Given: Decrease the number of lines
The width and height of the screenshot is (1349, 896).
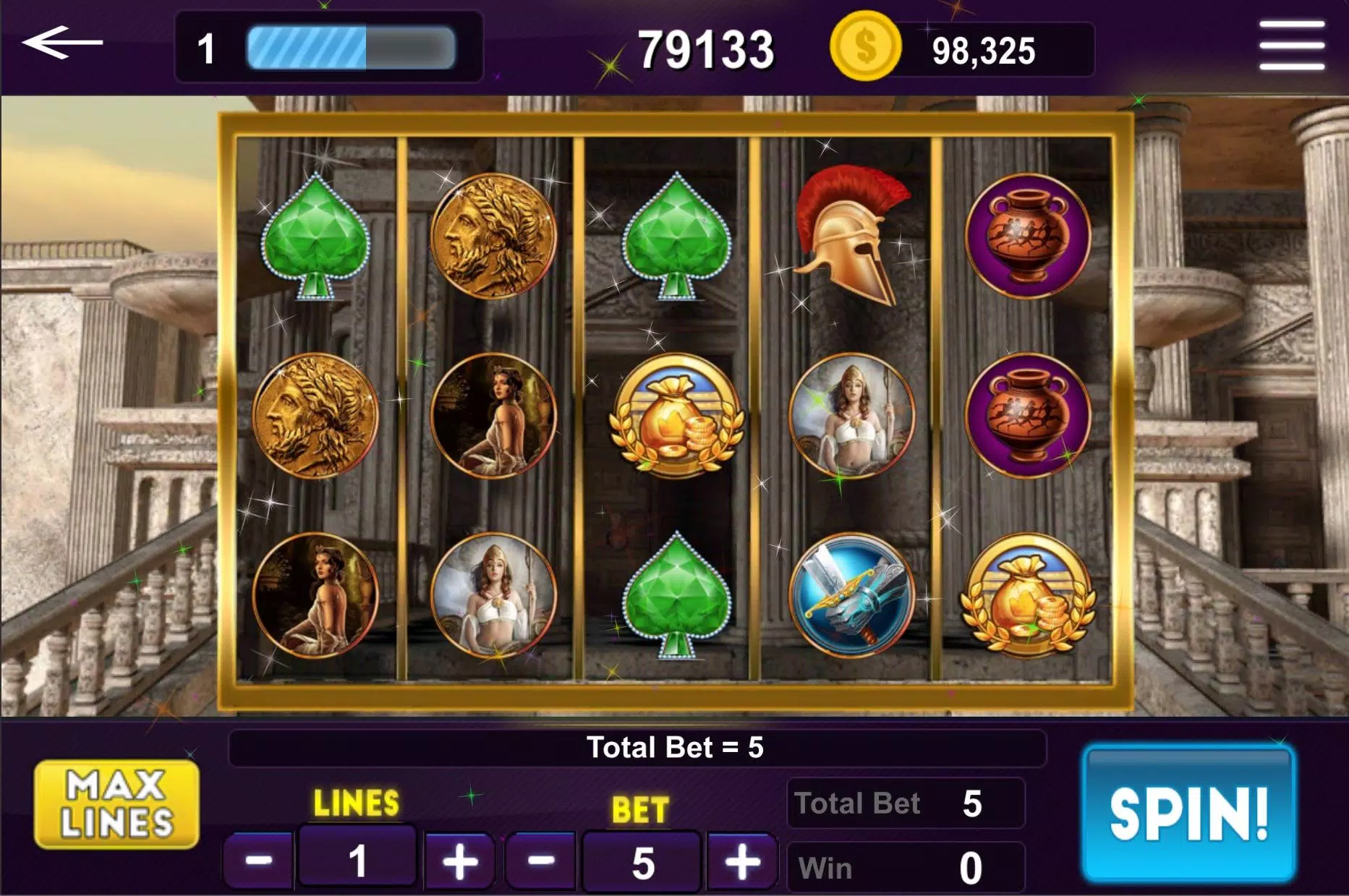Looking at the screenshot, I should (x=258, y=861).
